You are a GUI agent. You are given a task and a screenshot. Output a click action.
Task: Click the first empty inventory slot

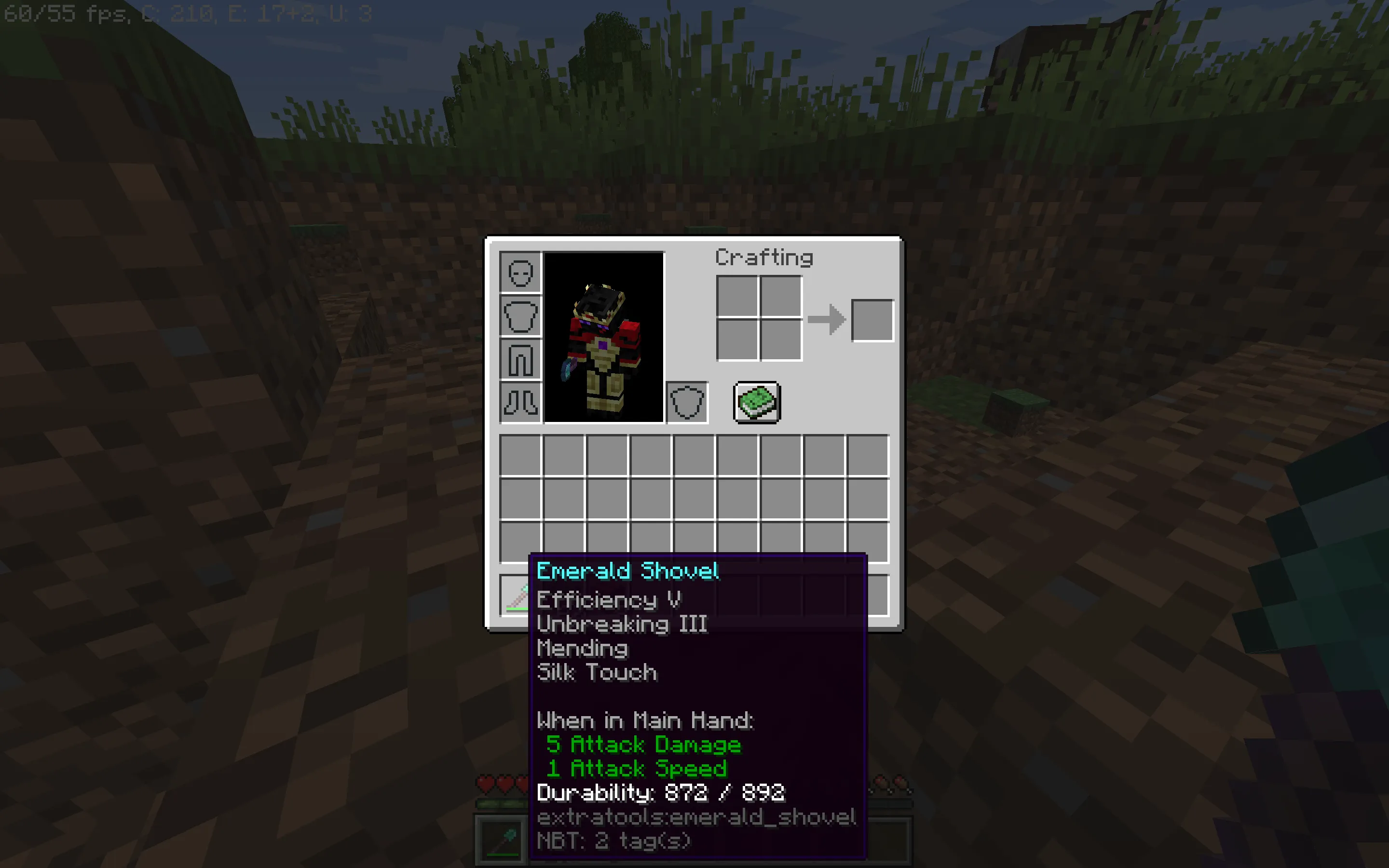520,454
